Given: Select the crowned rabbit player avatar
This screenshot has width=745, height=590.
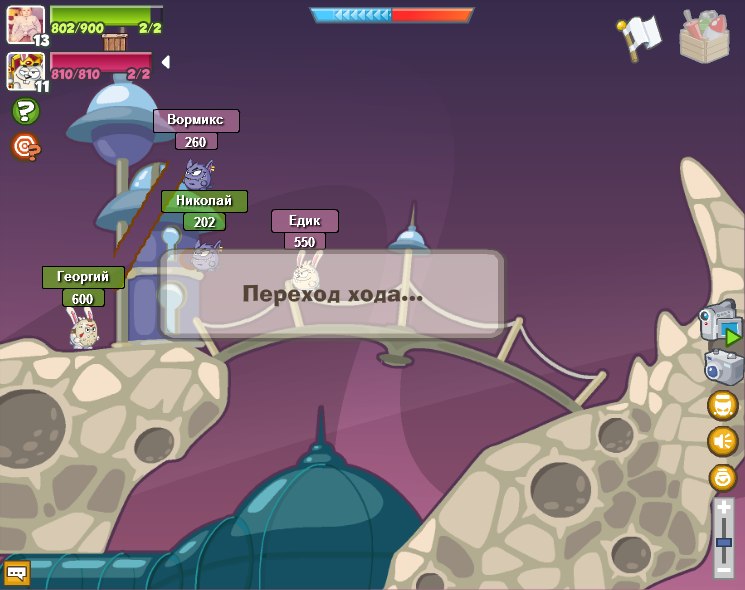Looking at the screenshot, I should tap(25, 71).
